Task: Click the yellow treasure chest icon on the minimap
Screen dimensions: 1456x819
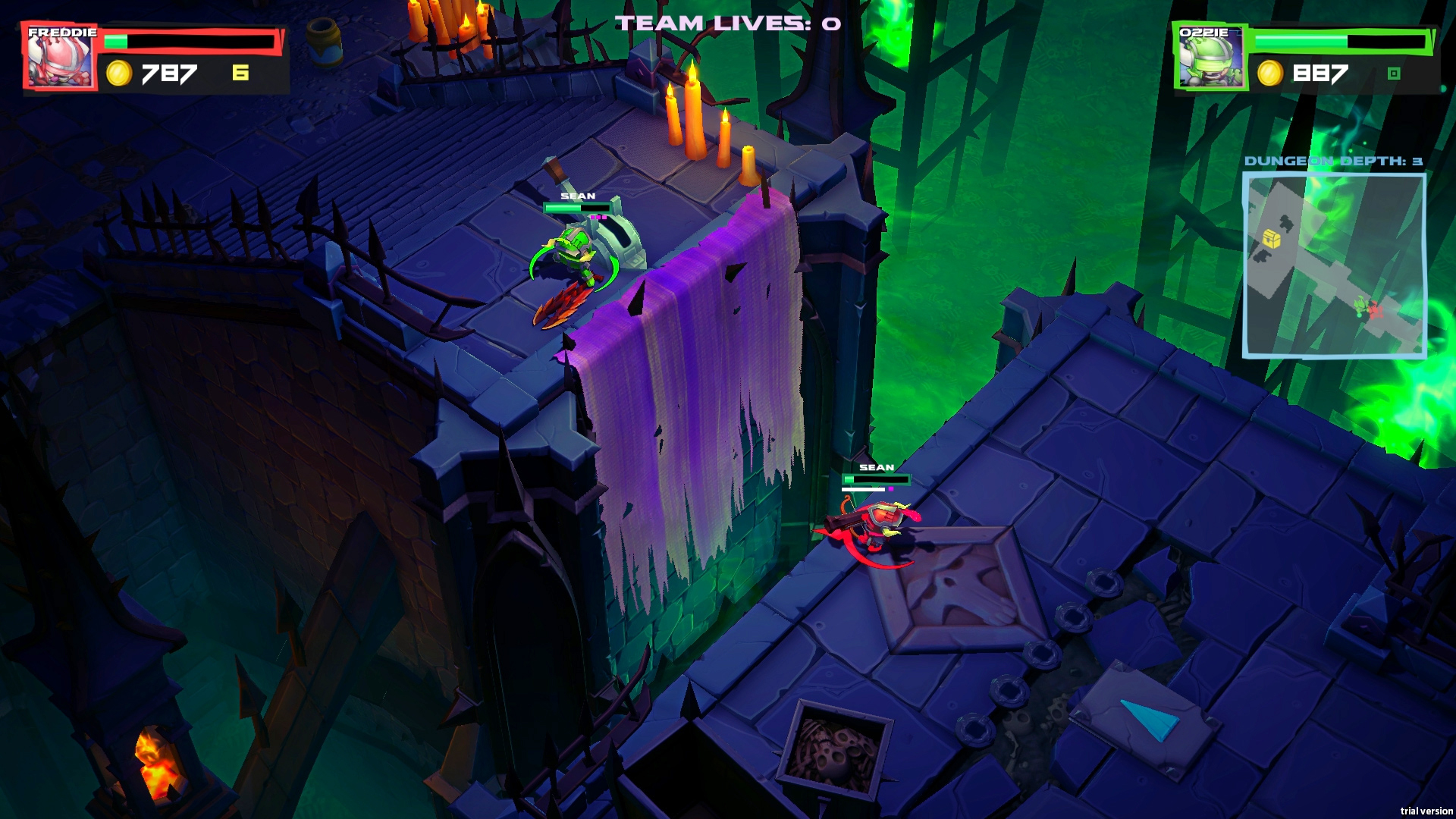Action: [x=1271, y=237]
